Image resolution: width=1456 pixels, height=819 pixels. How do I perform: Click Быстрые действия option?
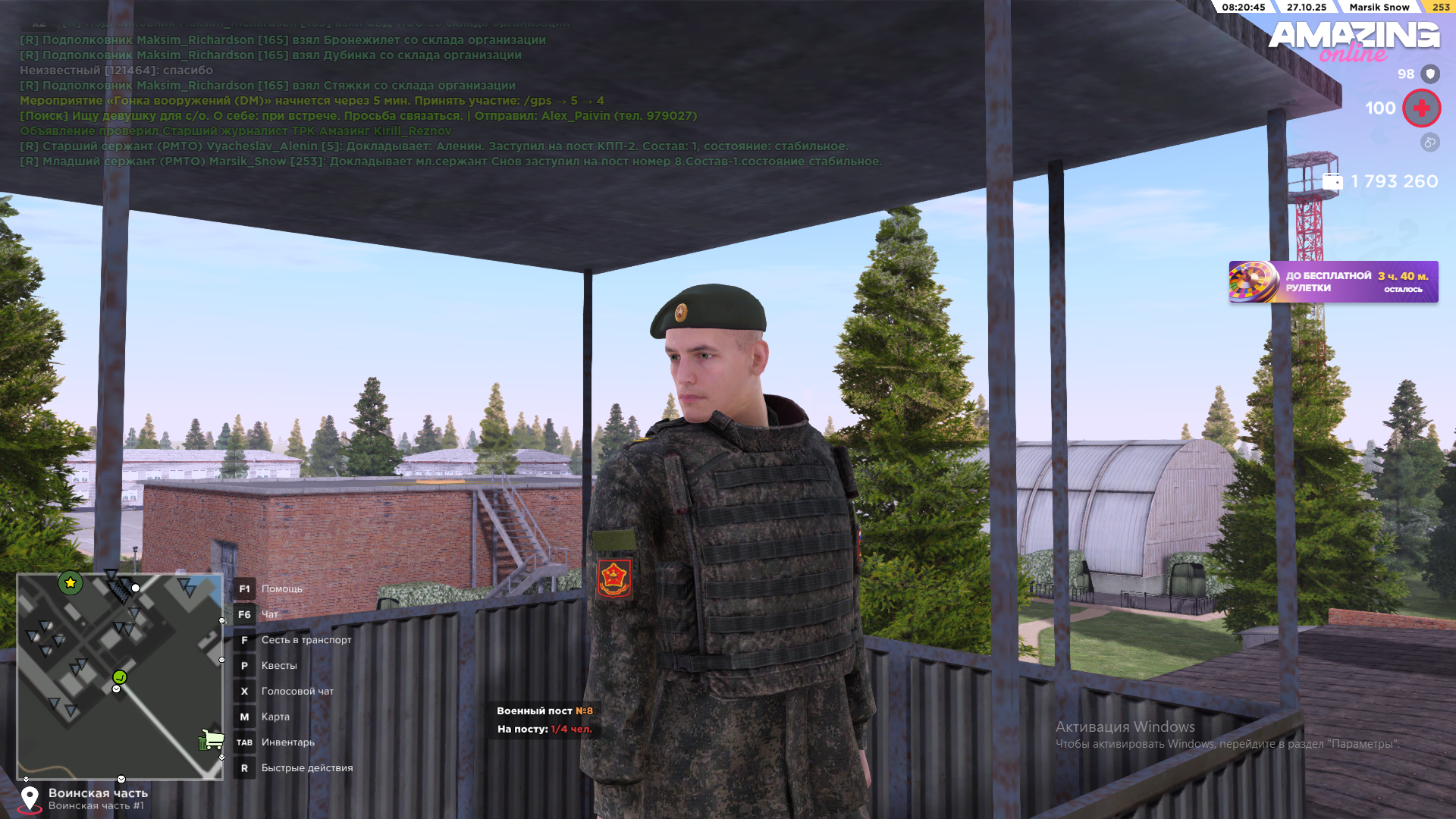[x=306, y=767]
